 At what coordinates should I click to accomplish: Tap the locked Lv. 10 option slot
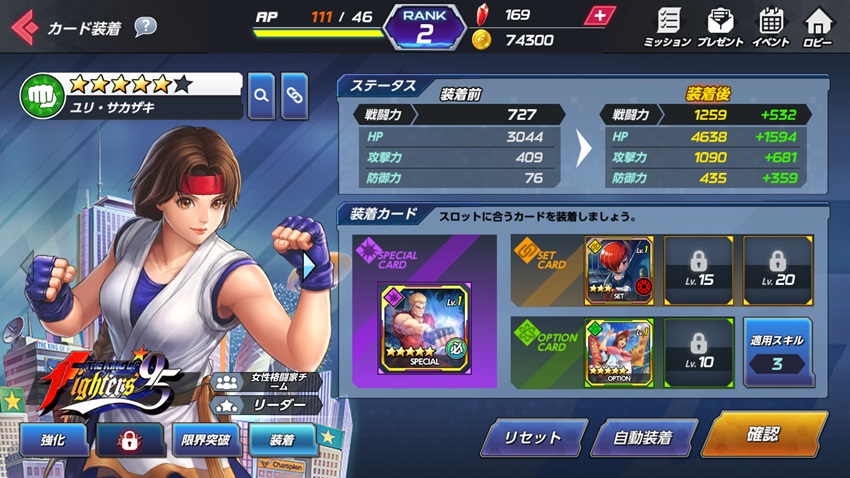pyautogui.click(x=699, y=352)
